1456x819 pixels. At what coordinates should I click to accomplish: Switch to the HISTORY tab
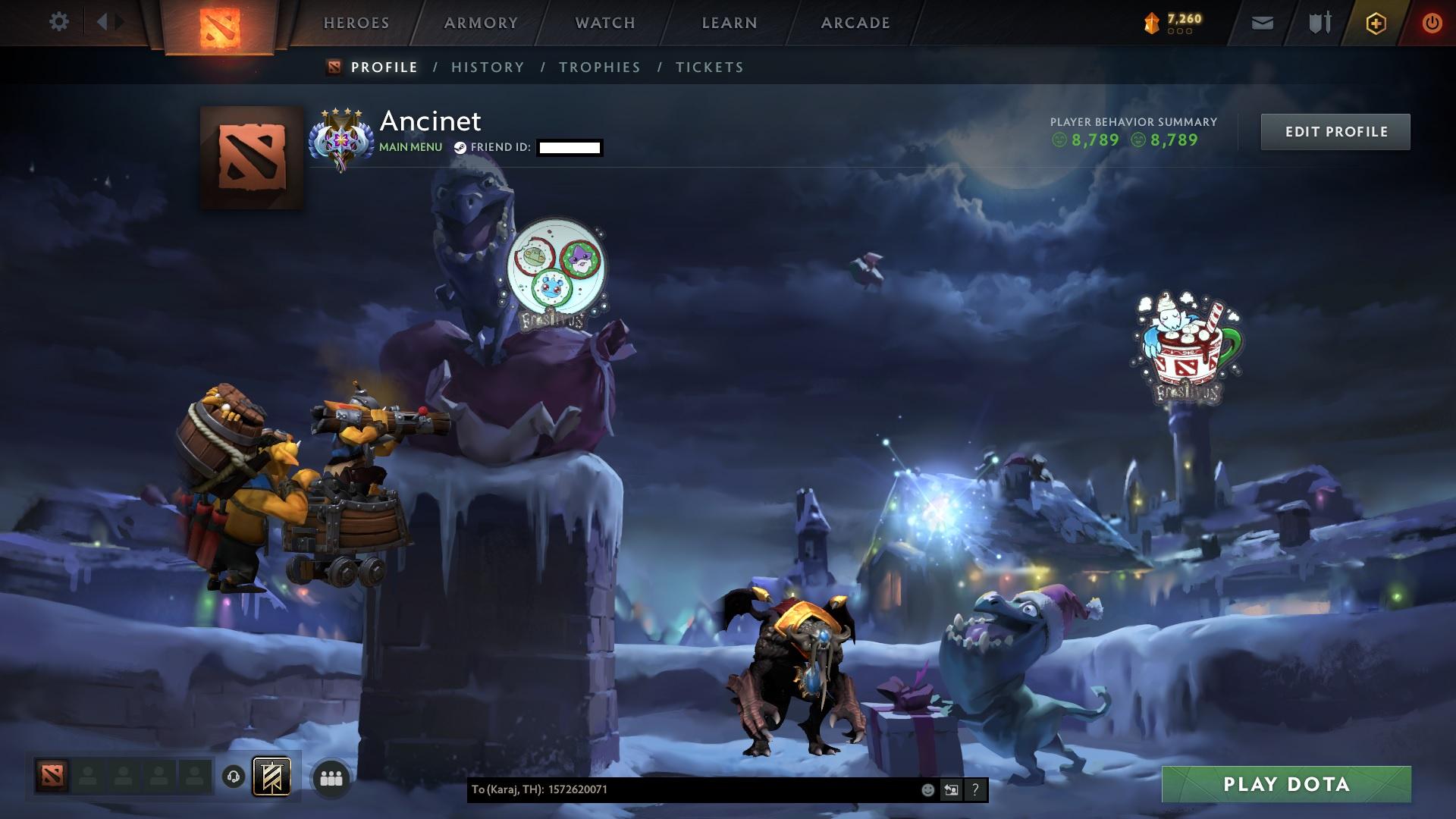tap(487, 67)
